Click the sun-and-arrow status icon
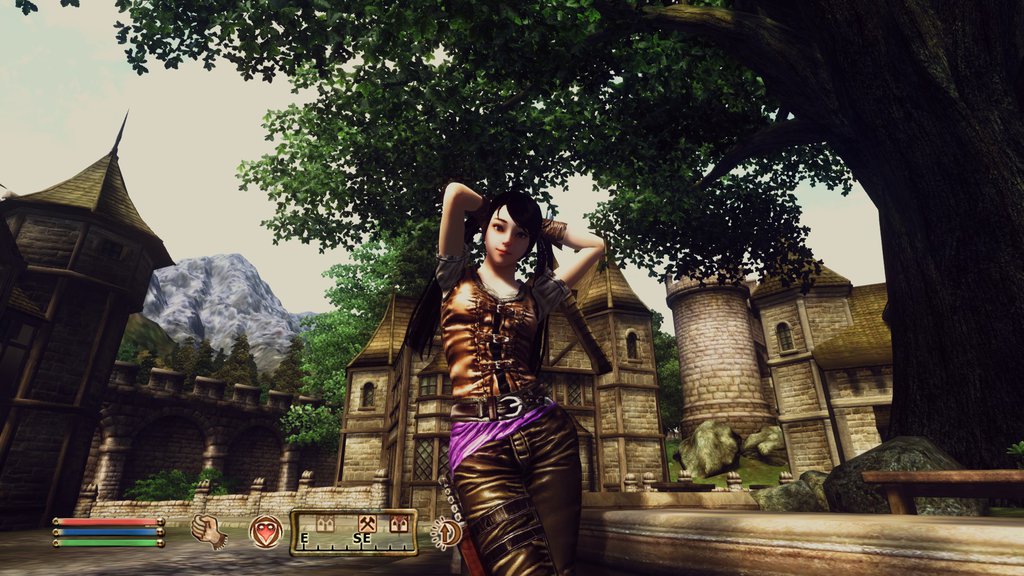1024x576 pixels. pyautogui.click(x=445, y=531)
